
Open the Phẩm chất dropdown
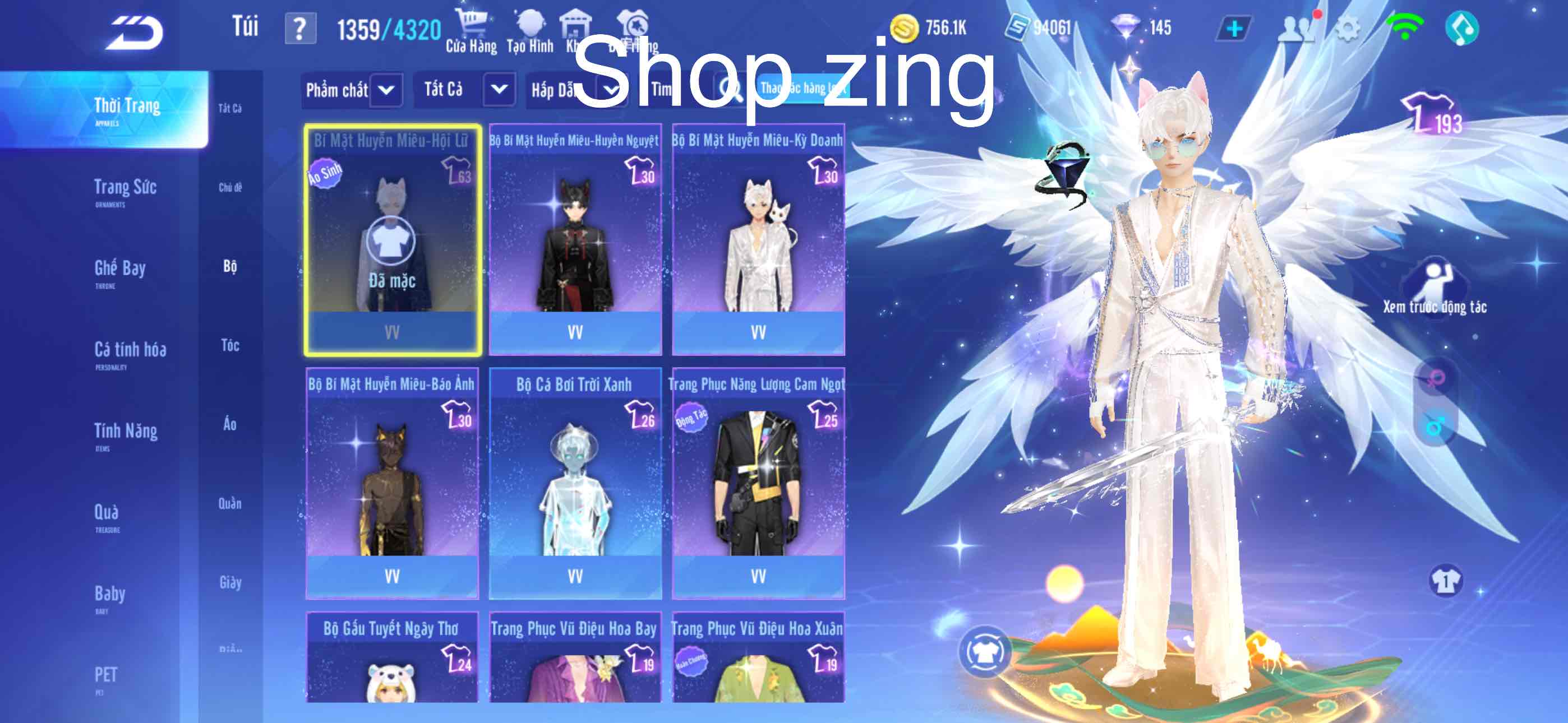(352, 91)
